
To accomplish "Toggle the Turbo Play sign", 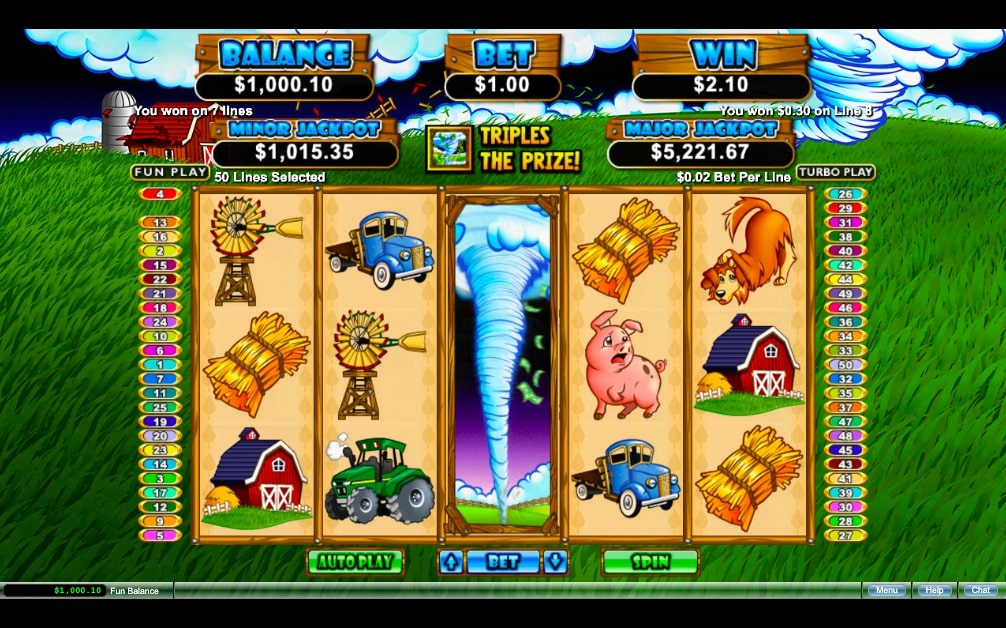I will [x=835, y=172].
